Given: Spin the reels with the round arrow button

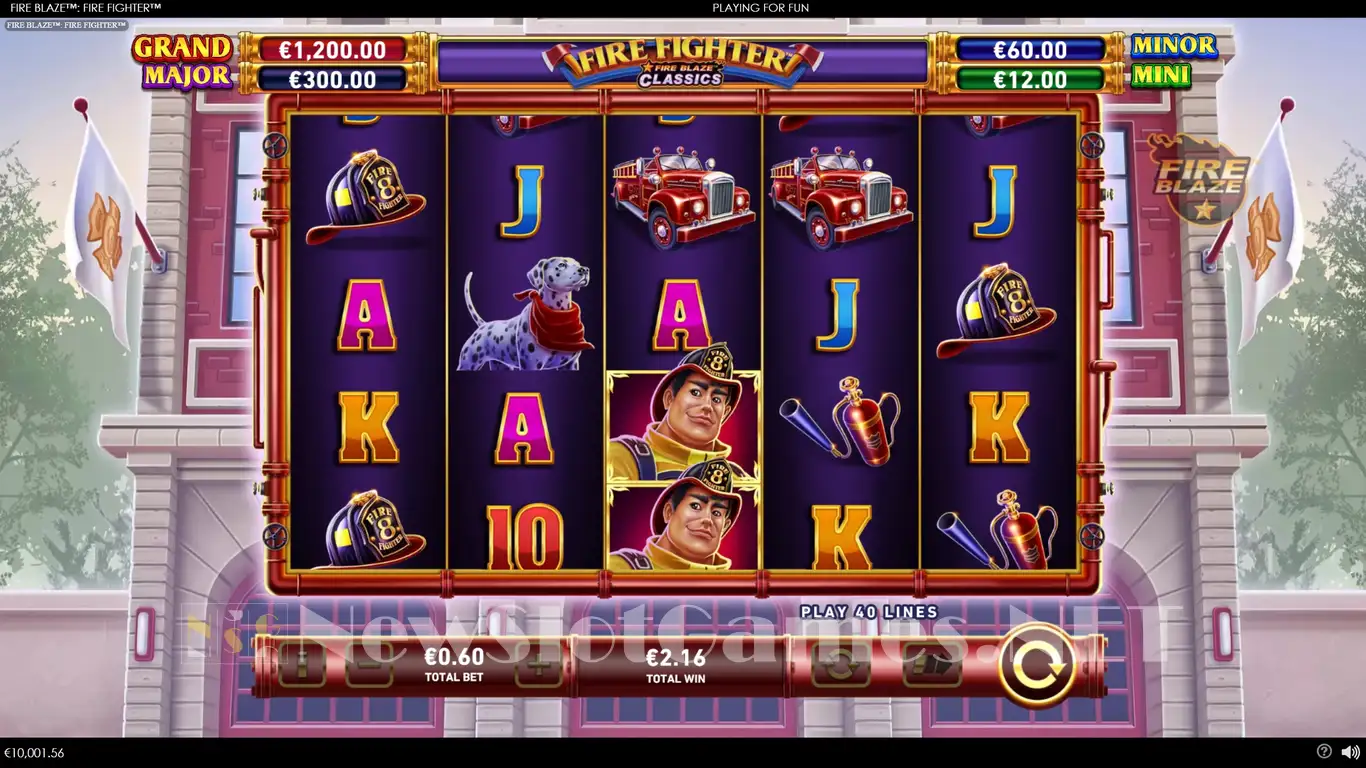Looking at the screenshot, I should (x=1037, y=664).
